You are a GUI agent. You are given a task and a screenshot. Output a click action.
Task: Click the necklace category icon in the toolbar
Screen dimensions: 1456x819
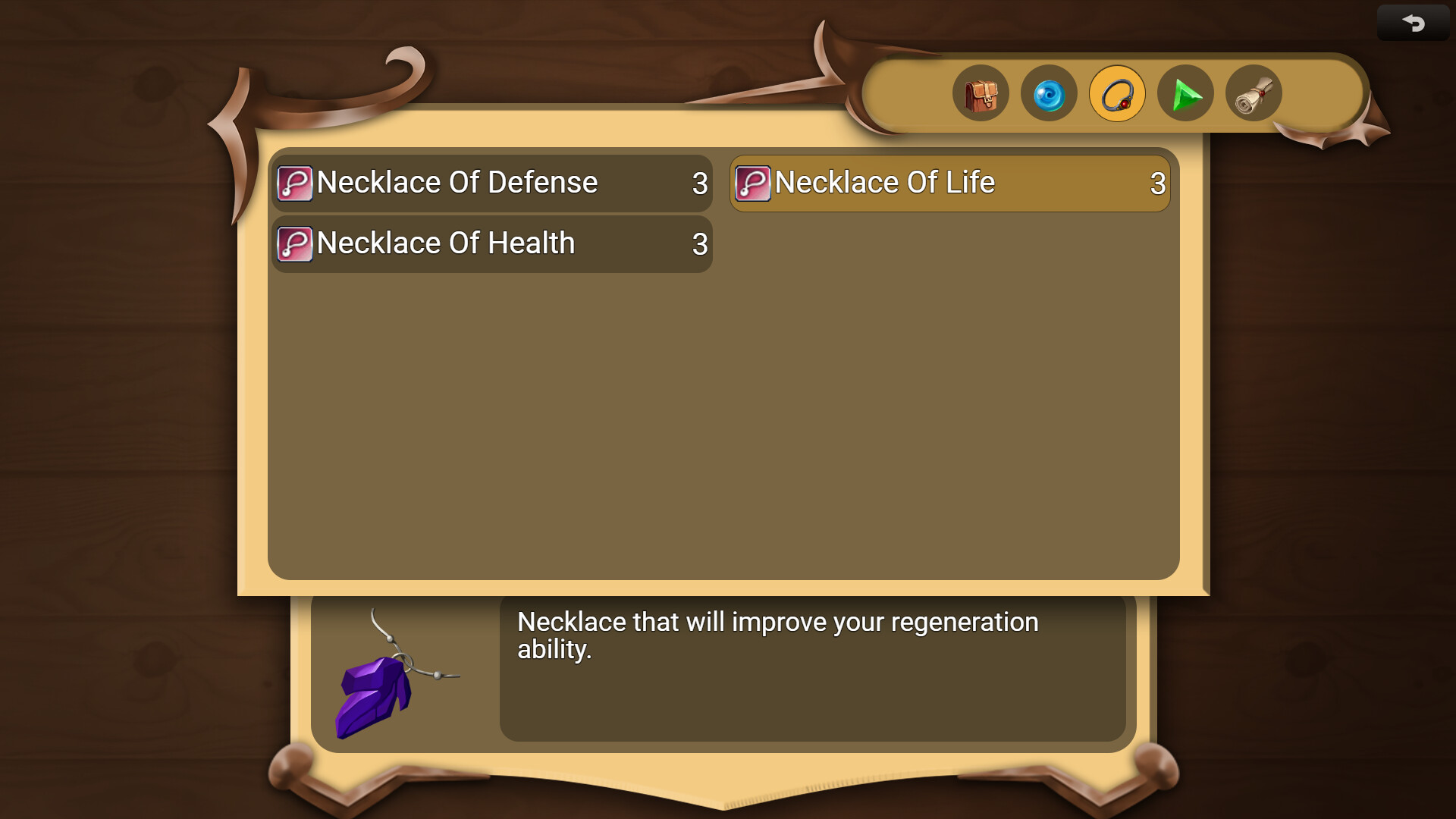click(1117, 93)
